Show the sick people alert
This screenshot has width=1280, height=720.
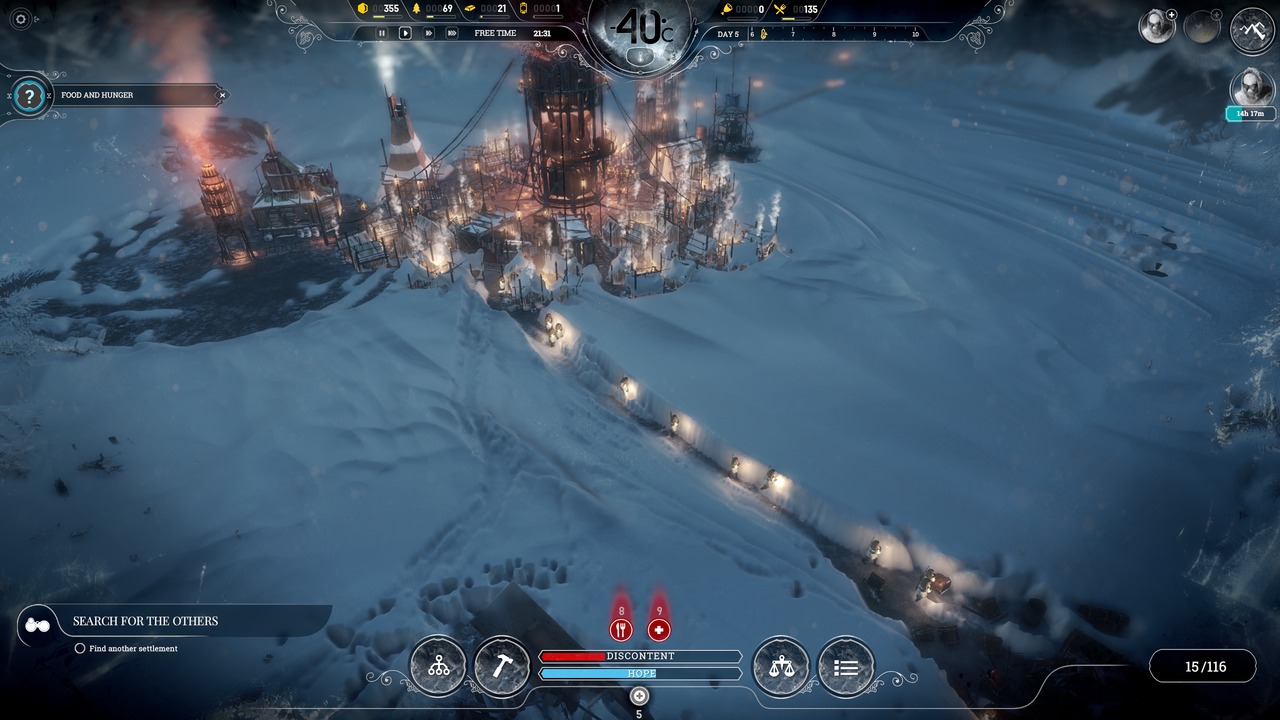click(658, 629)
